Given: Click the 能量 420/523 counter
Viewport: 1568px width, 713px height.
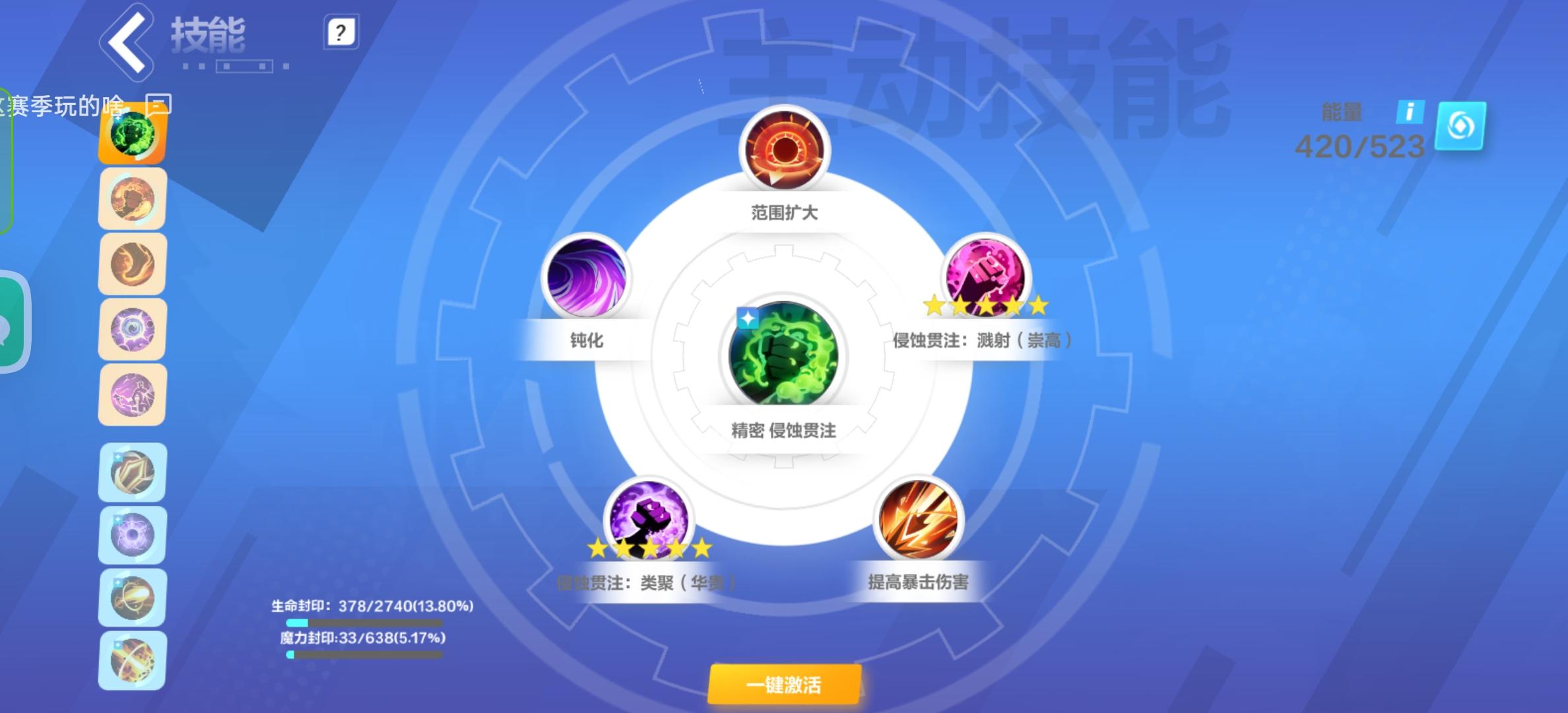Looking at the screenshot, I should coord(1357,147).
